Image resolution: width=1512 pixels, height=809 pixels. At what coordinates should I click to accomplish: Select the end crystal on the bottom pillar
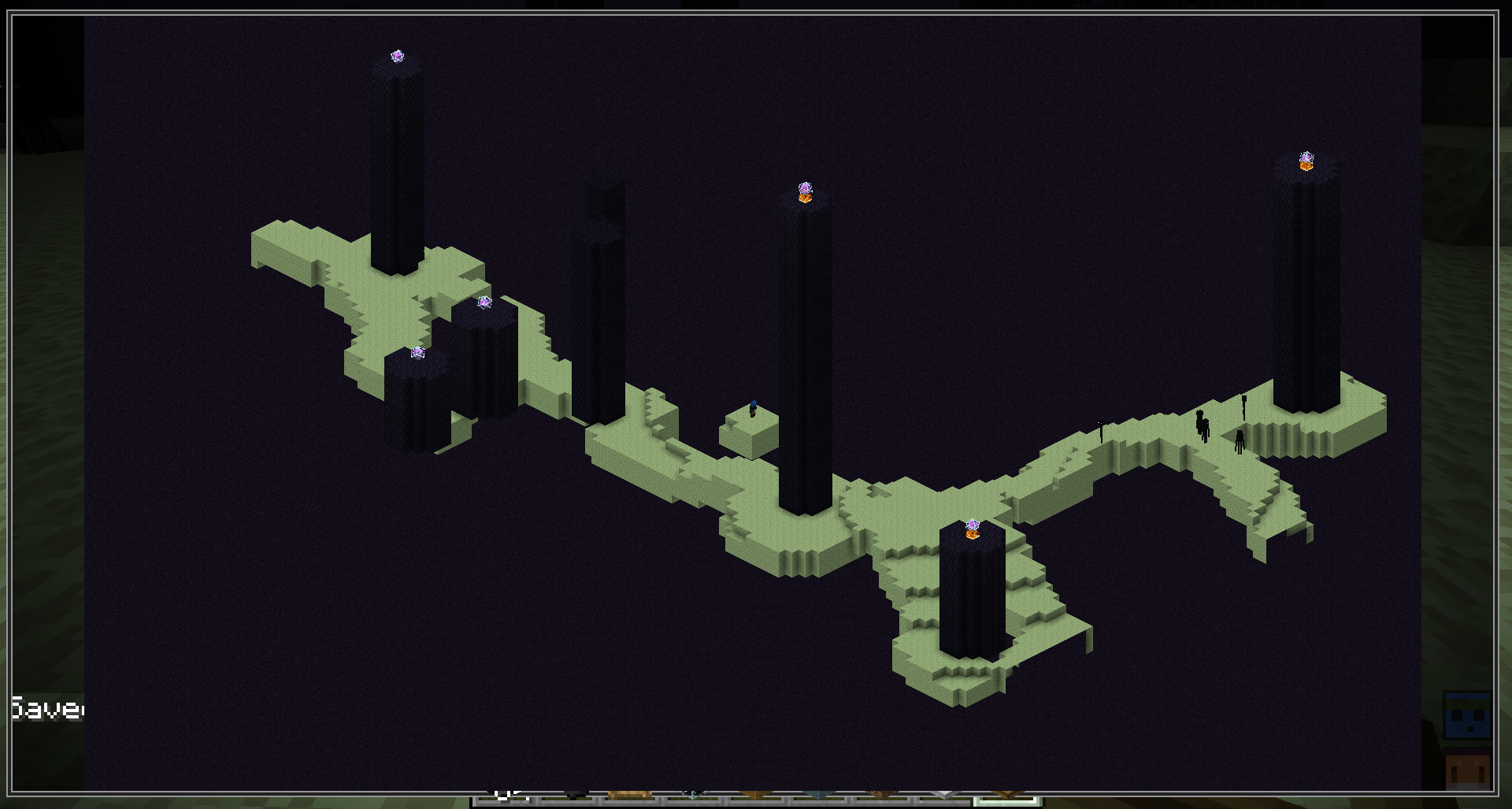pyautogui.click(x=971, y=525)
